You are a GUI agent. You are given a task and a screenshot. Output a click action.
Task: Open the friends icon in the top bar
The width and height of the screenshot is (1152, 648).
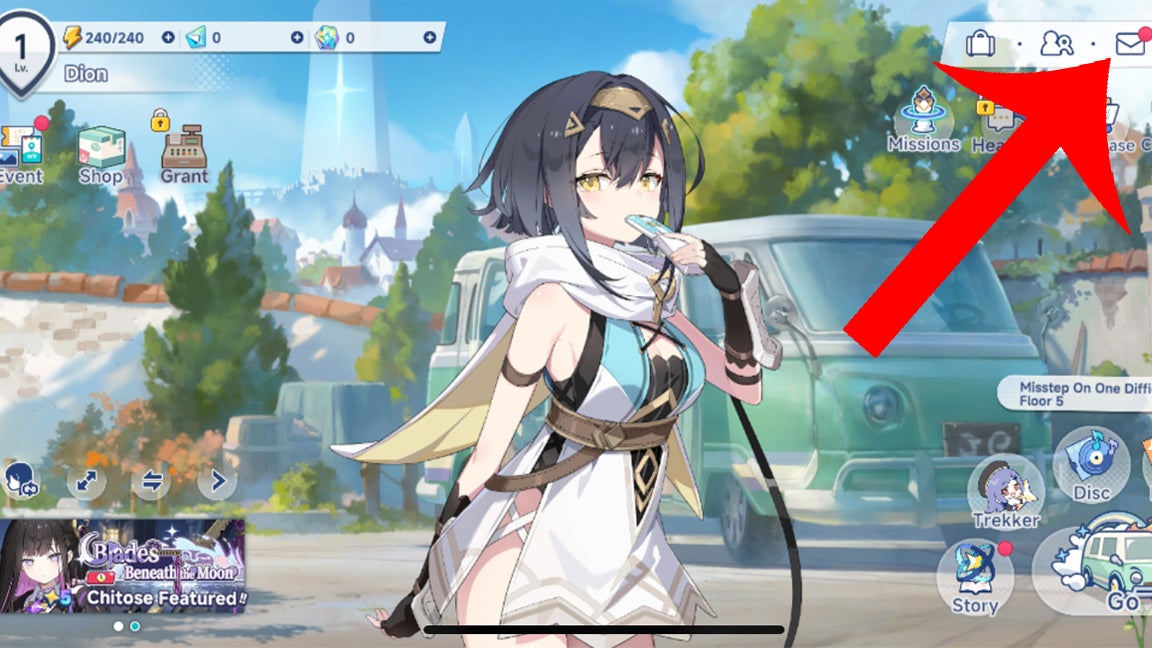click(1056, 44)
